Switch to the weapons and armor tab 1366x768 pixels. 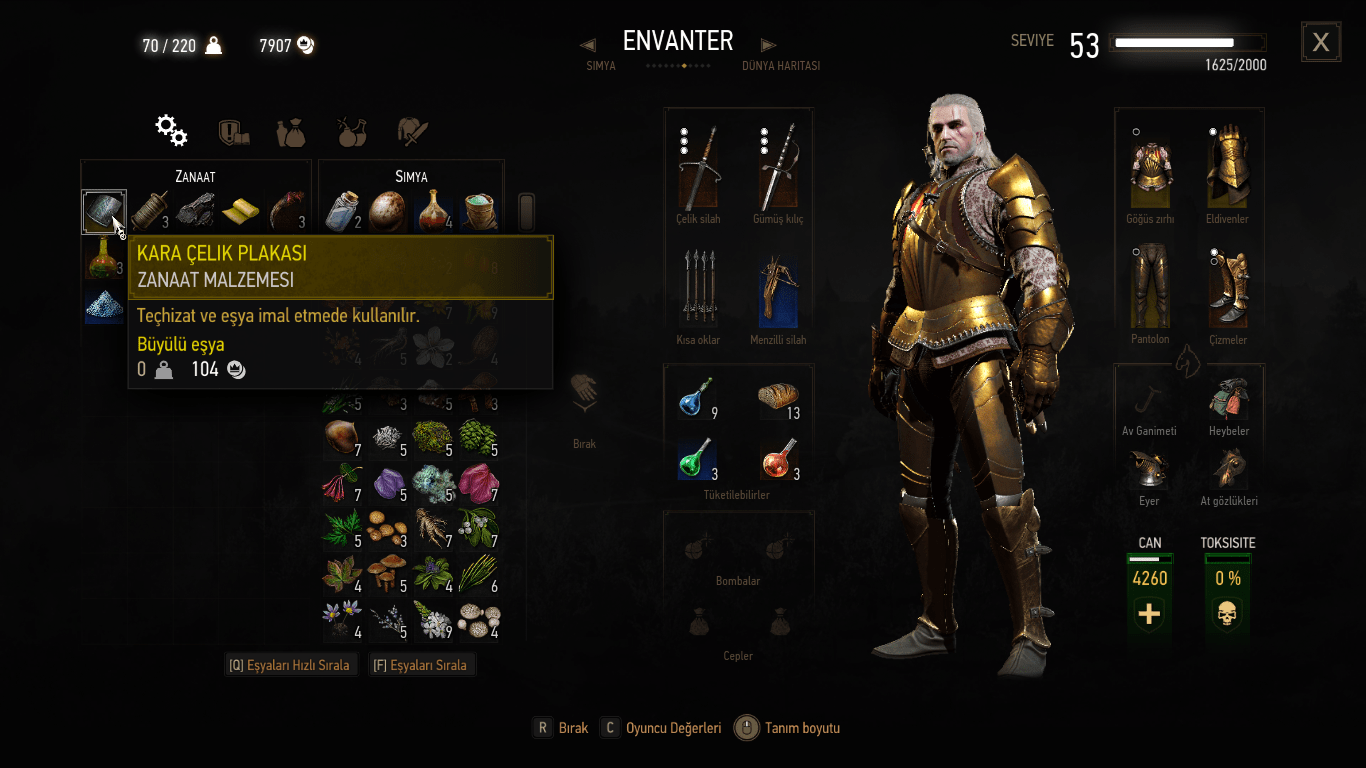413,132
